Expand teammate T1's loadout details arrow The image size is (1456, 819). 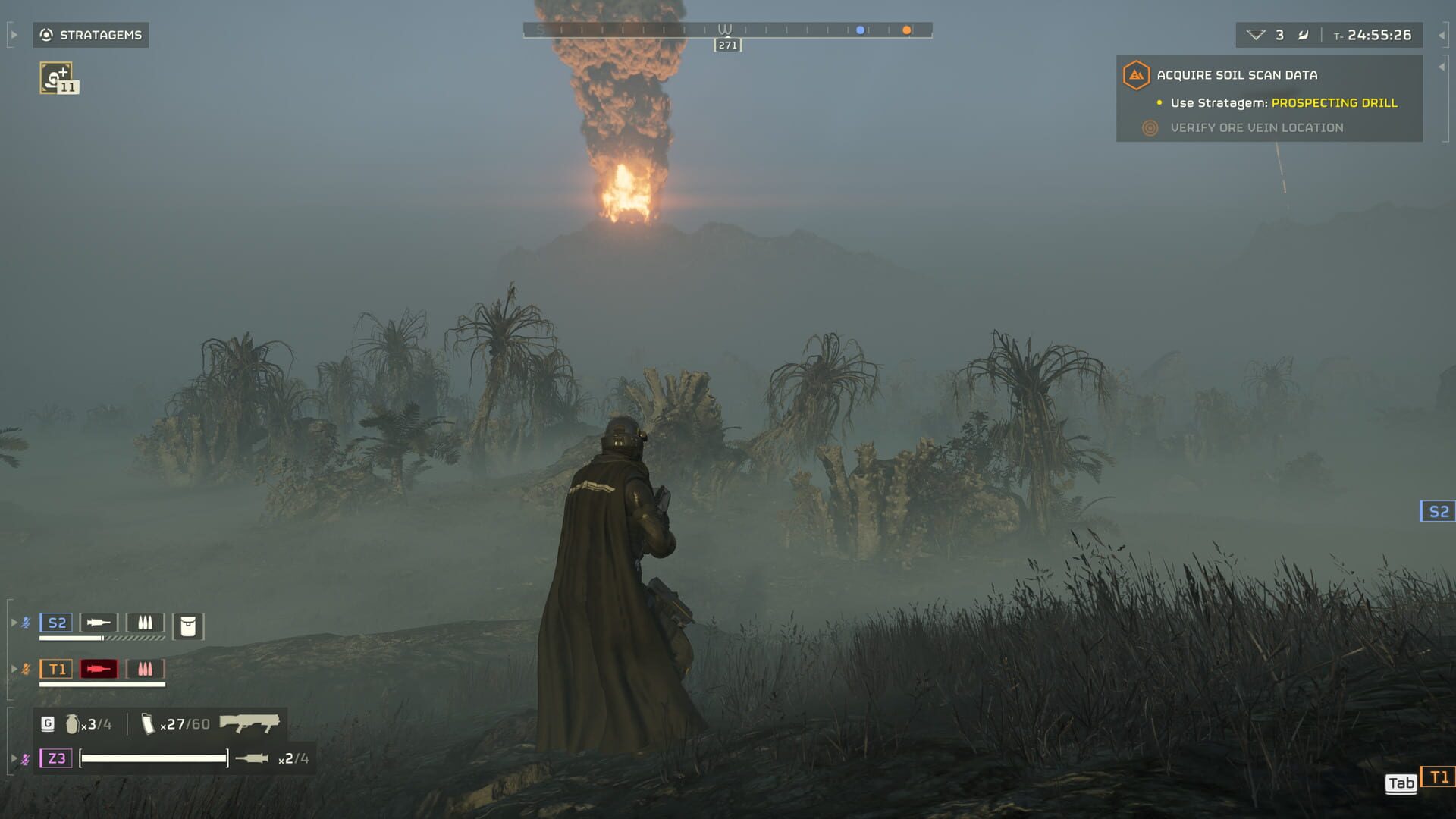click(x=13, y=668)
